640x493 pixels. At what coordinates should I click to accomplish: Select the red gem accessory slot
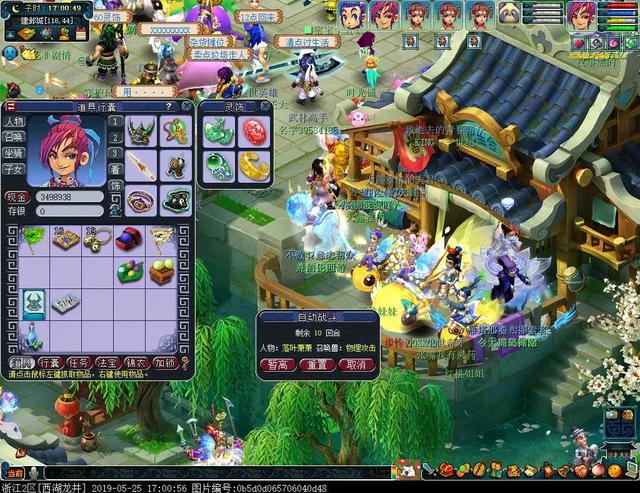pos(253,131)
